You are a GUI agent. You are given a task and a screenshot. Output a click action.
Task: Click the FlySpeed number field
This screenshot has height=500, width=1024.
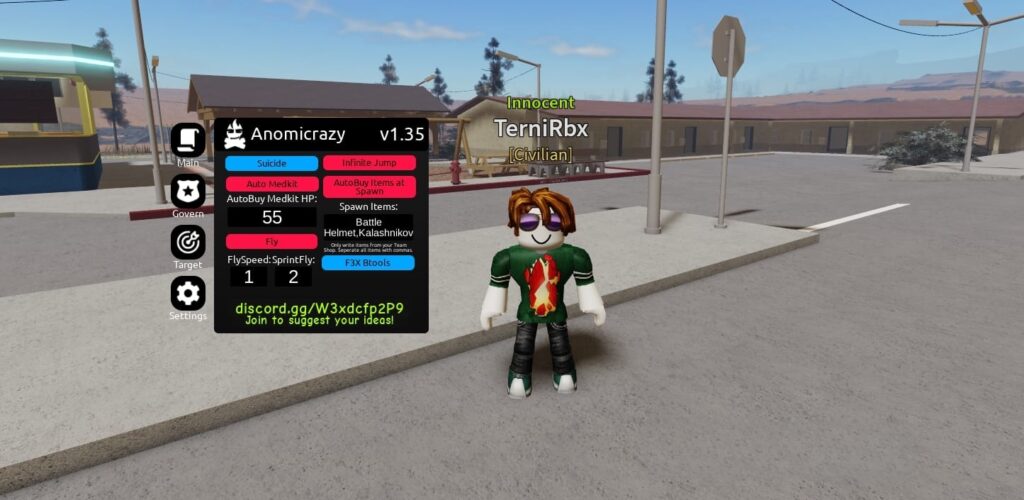point(248,277)
